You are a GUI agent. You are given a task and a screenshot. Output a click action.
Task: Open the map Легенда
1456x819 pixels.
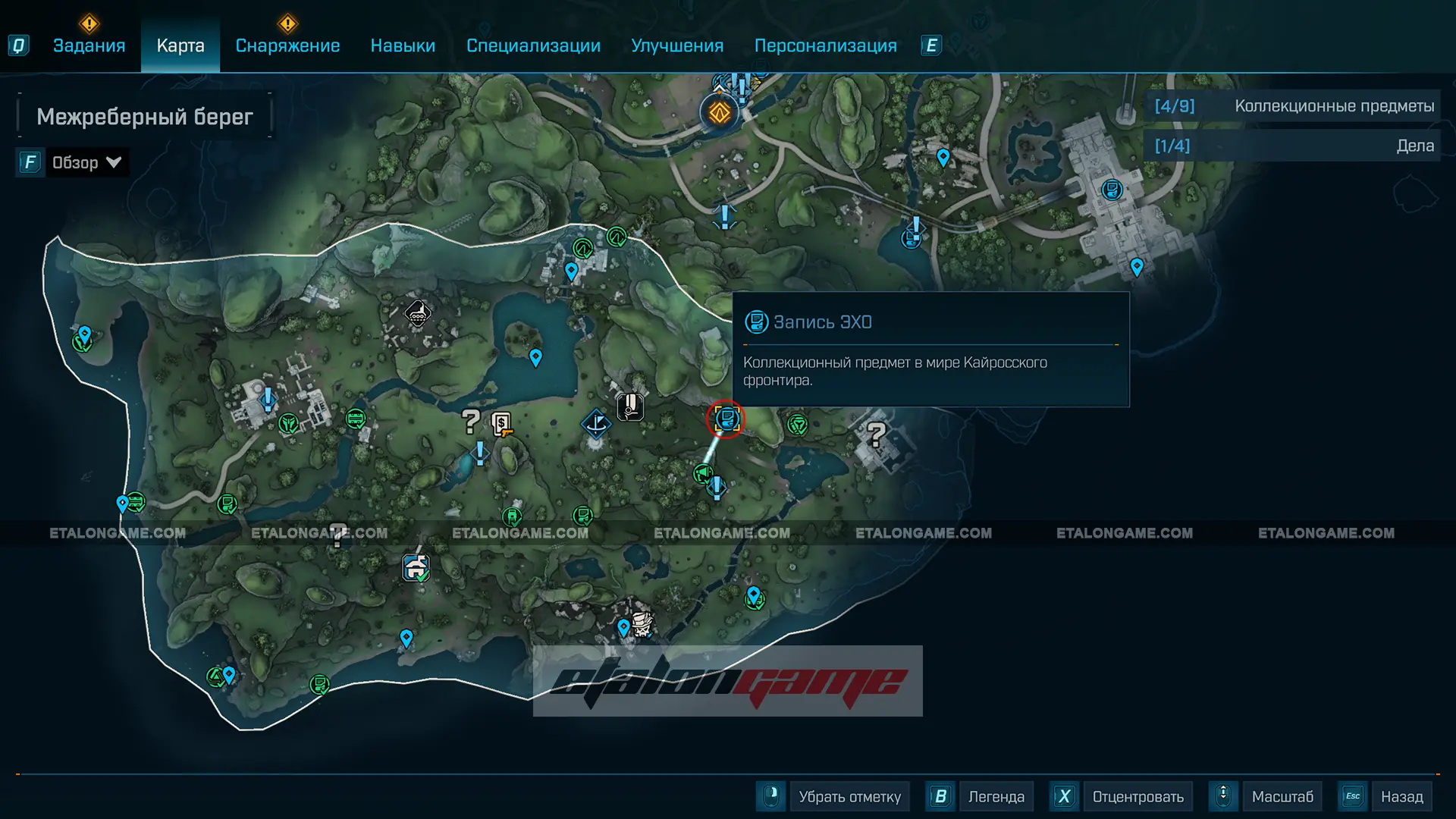(996, 796)
